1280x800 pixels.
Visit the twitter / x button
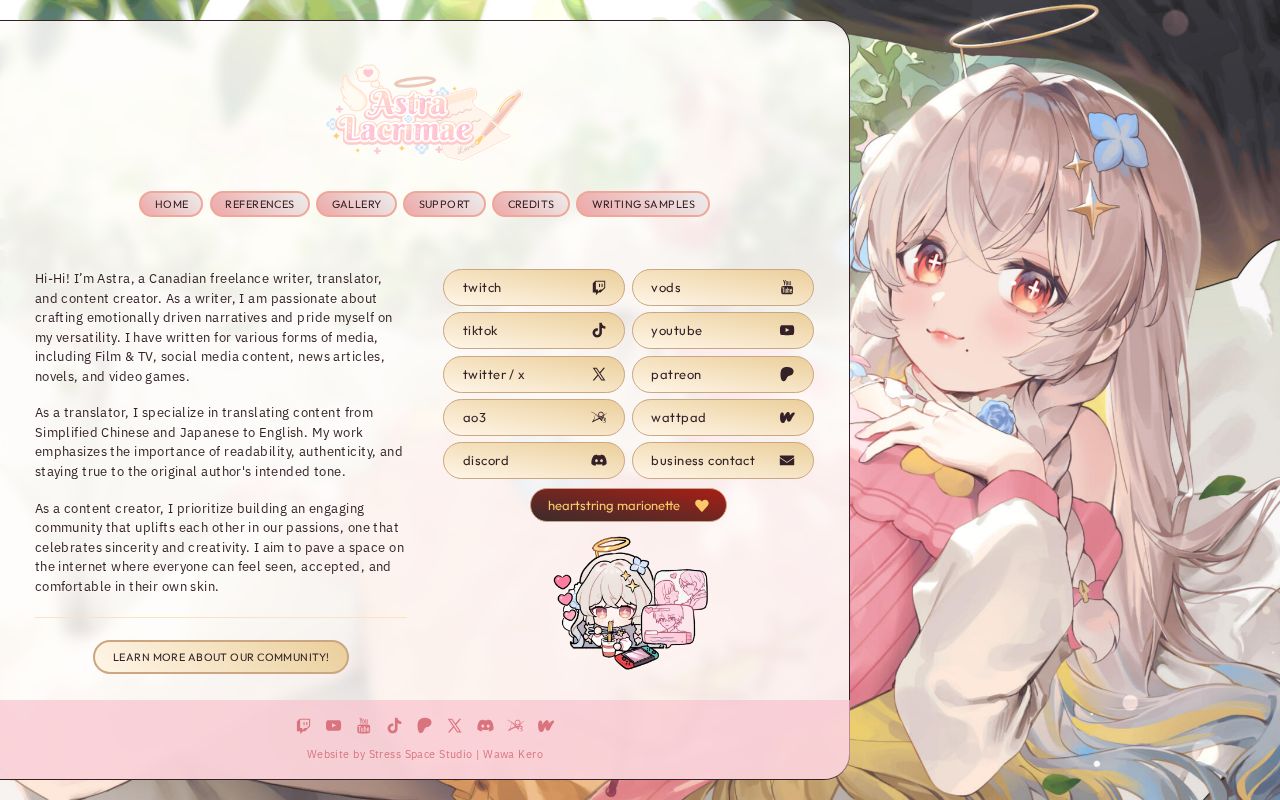click(533, 374)
